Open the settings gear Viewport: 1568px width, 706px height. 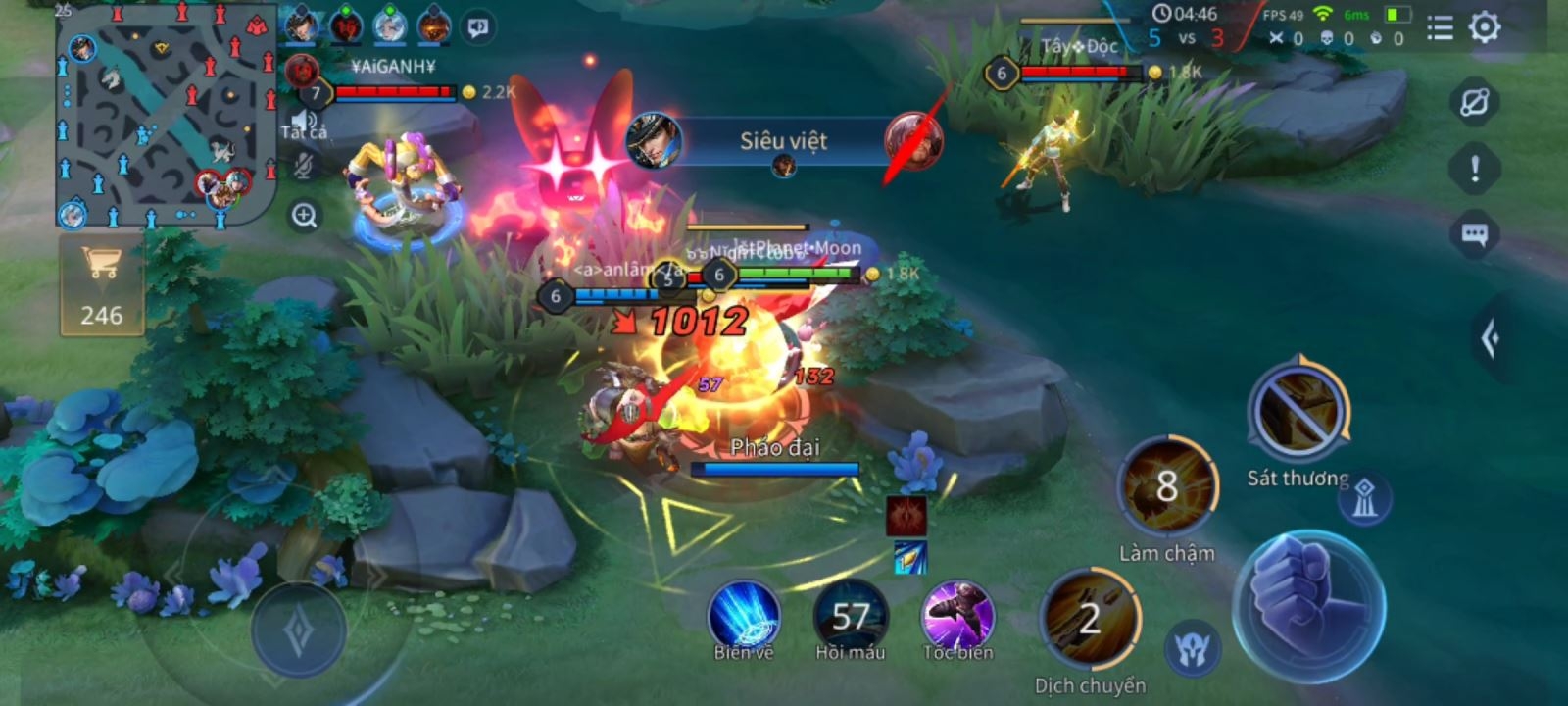click(1485, 27)
